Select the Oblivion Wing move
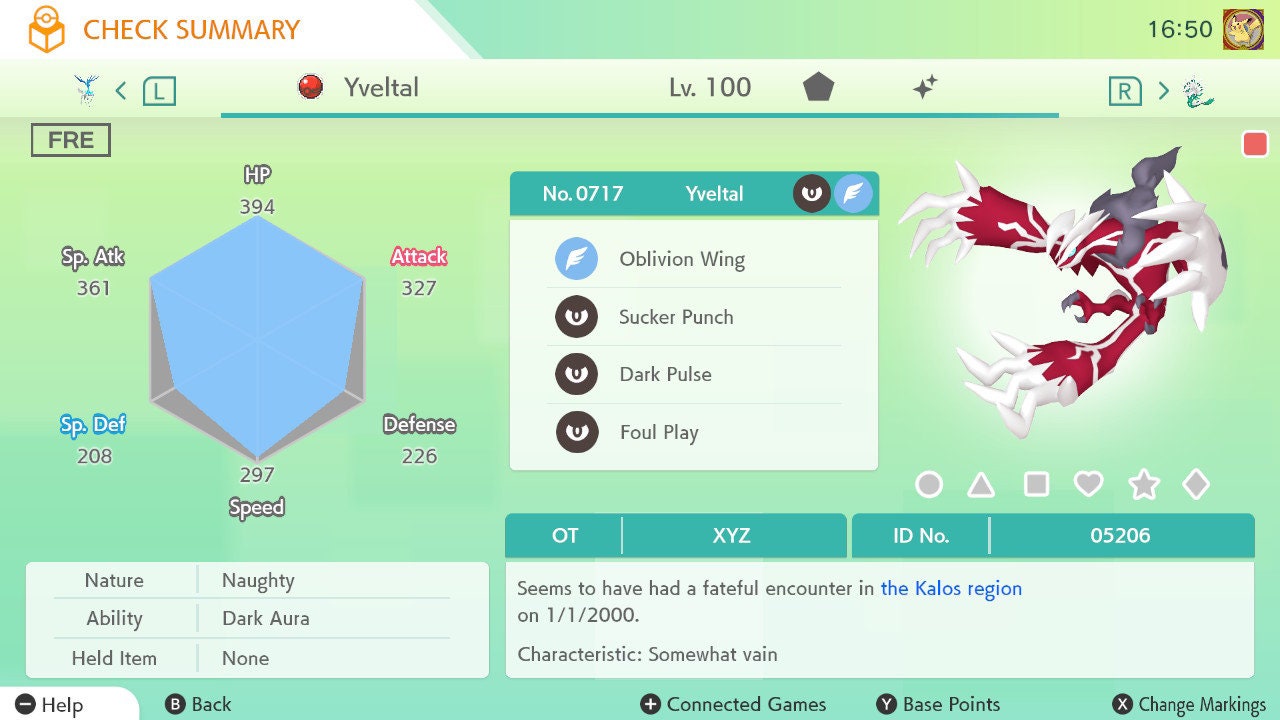Image resolution: width=1280 pixels, height=720 pixels. click(x=681, y=260)
